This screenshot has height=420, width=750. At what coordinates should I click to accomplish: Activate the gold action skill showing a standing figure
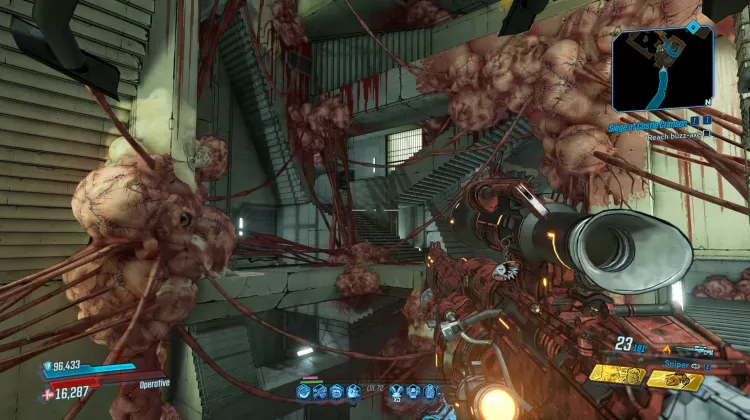pos(615,374)
